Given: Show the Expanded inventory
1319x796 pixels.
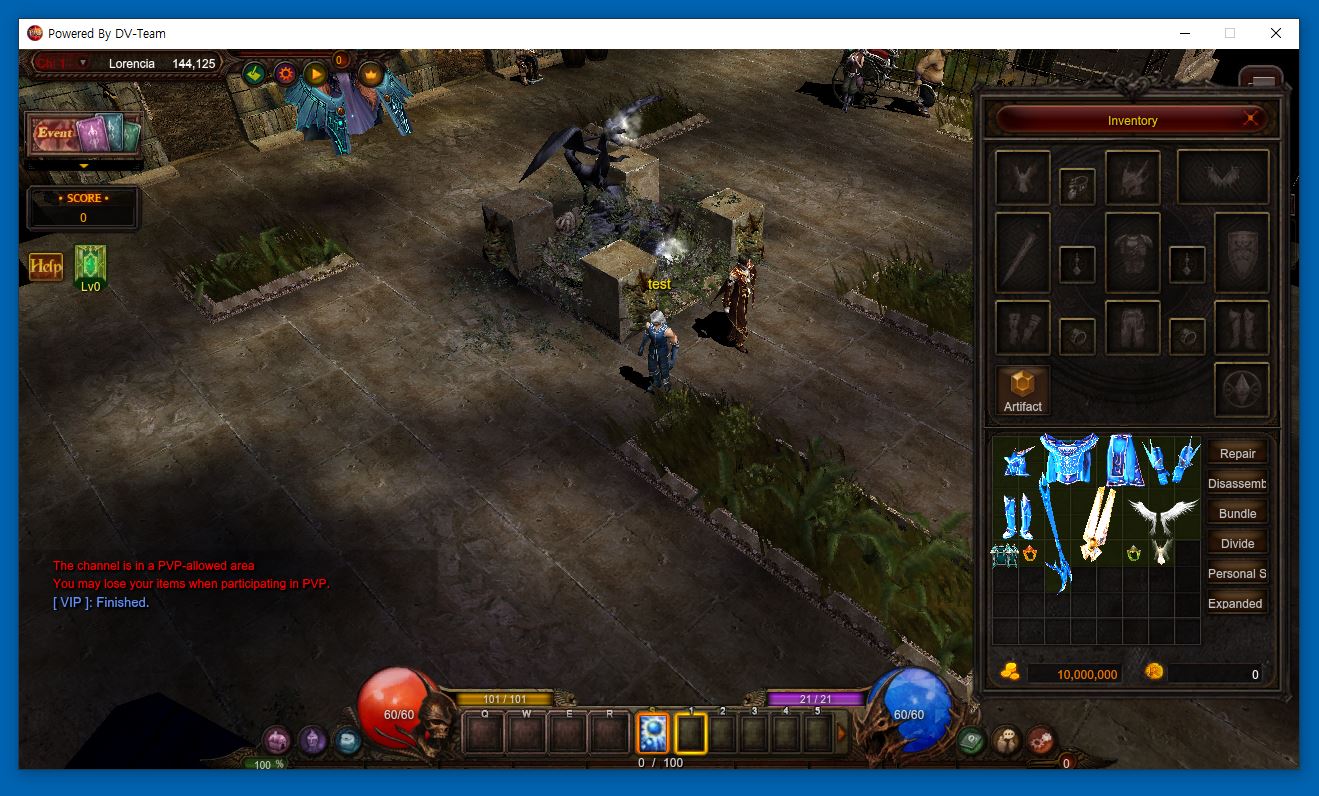Looking at the screenshot, I should point(1236,603).
